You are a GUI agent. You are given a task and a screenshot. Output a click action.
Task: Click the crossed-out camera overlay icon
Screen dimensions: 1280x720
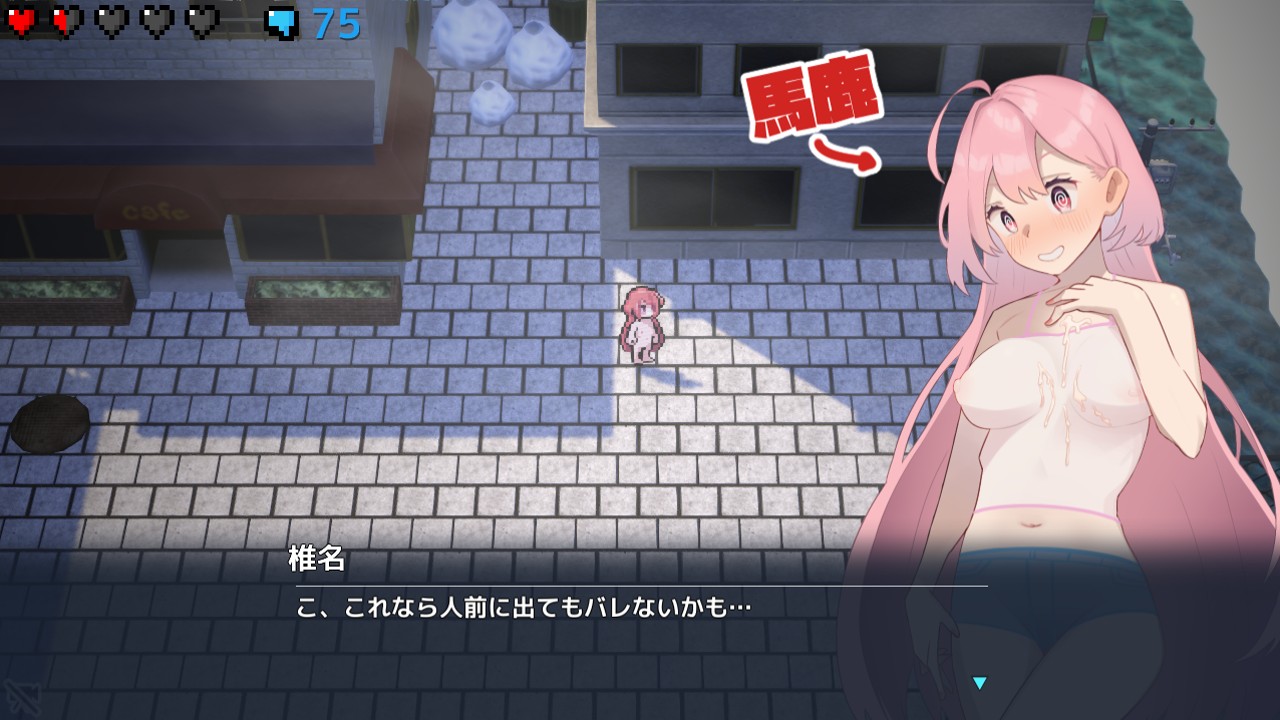coord(21,696)
